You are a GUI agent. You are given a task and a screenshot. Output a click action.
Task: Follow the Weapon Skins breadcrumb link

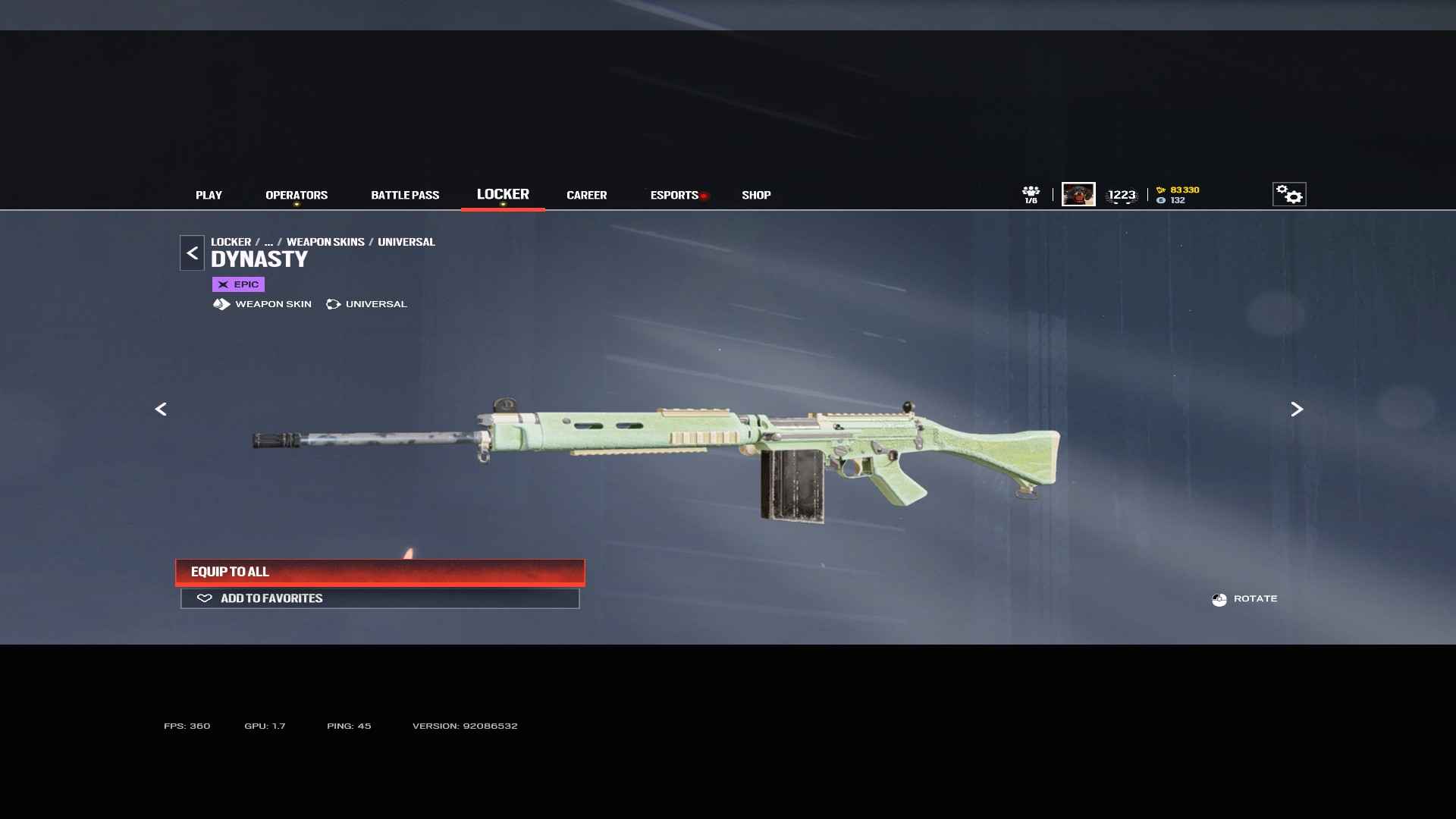(325, 242)
